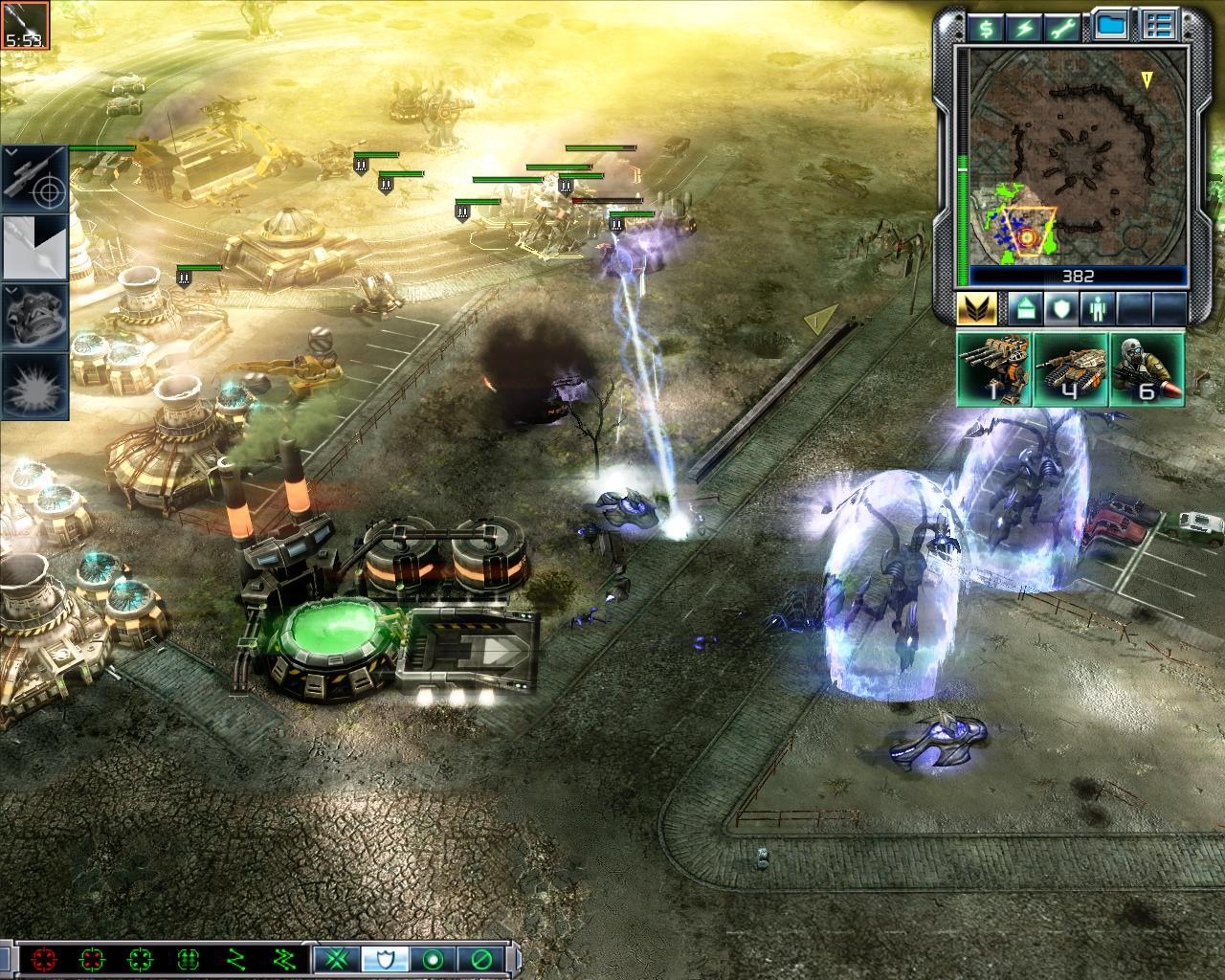
Task: Activate the armored head support power
Action: (x=35, y=316)
